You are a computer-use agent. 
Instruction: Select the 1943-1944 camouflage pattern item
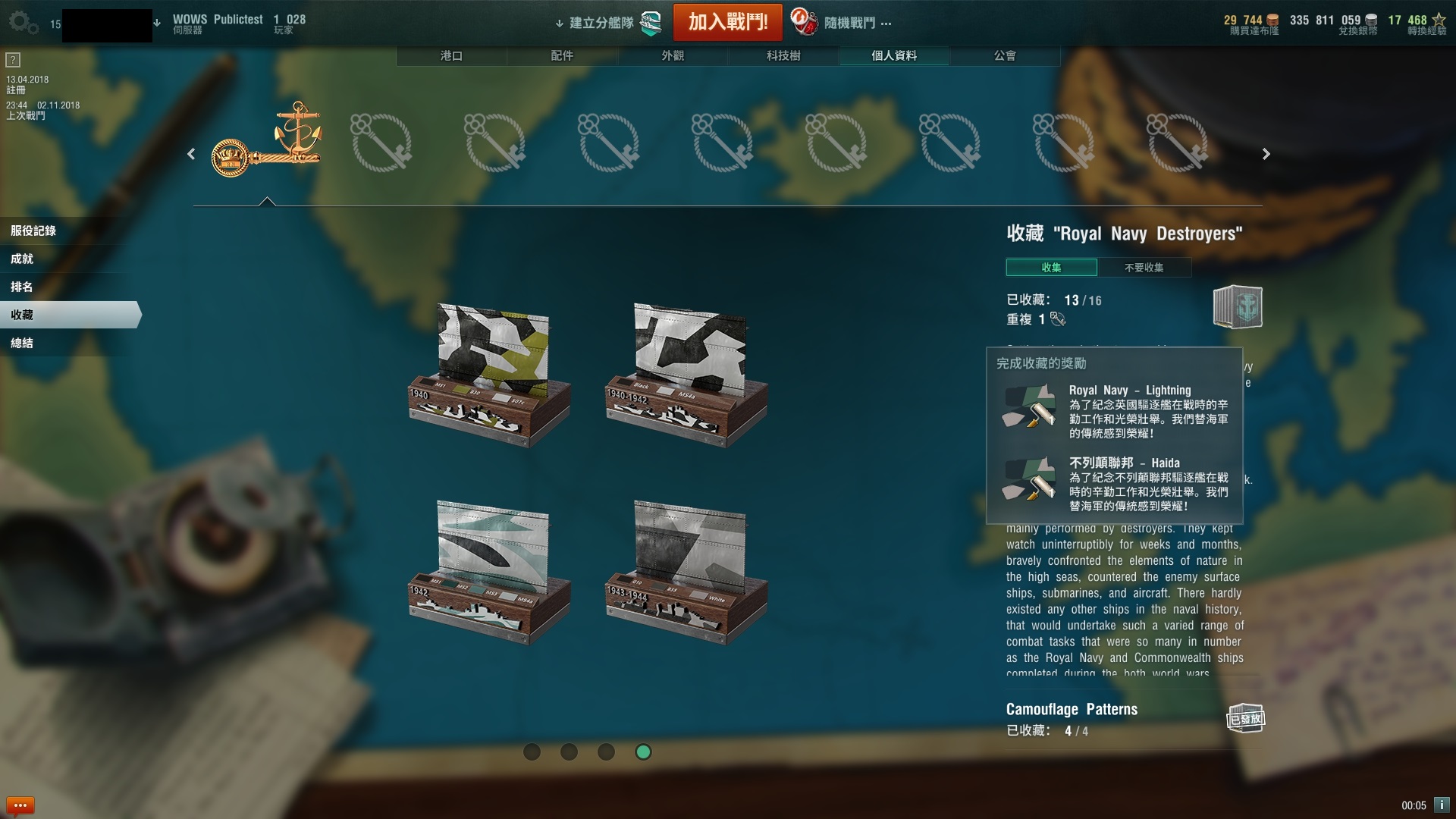tap(687, 571)
